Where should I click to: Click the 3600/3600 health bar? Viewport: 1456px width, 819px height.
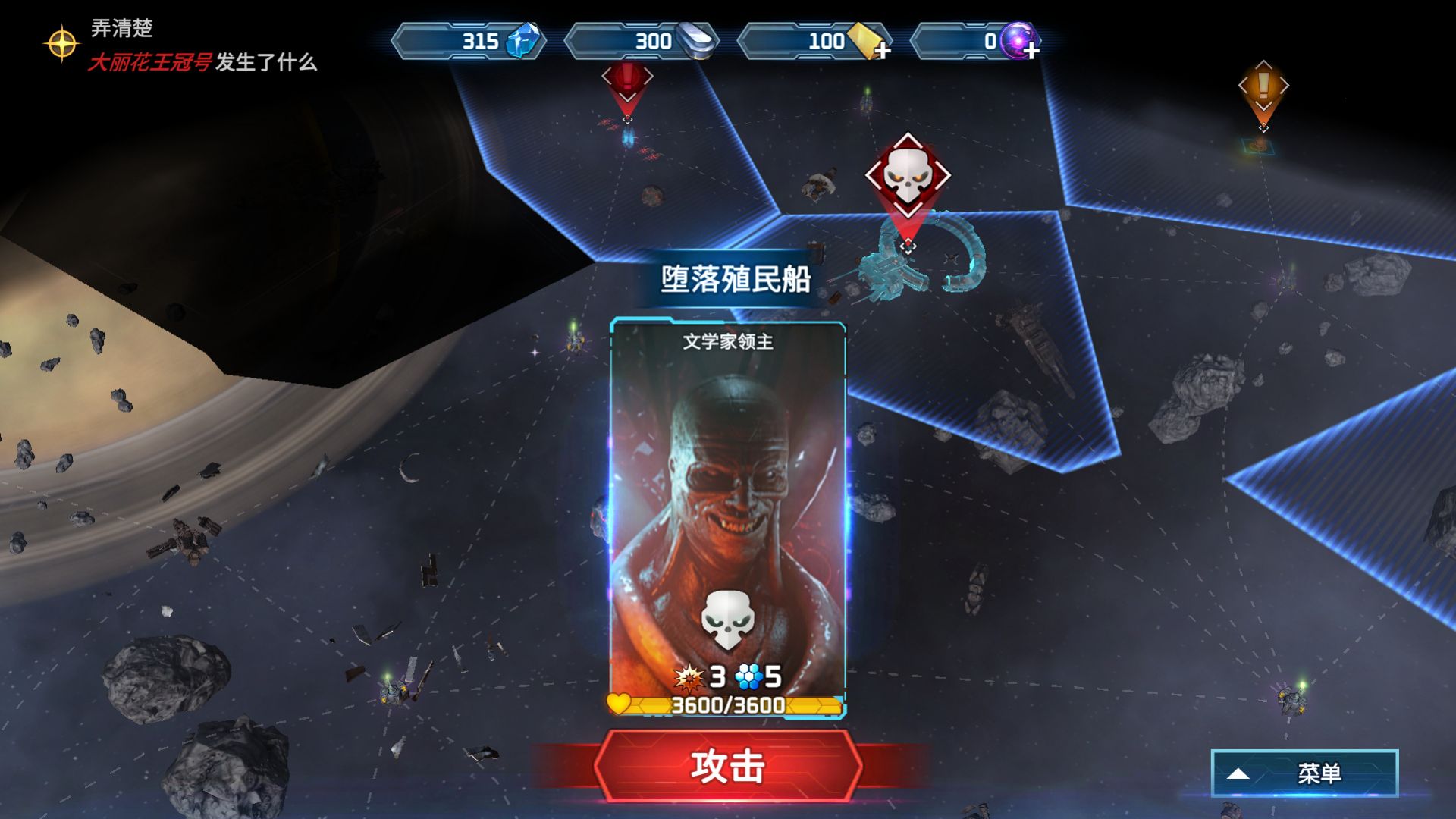click(x=729, y=704)
